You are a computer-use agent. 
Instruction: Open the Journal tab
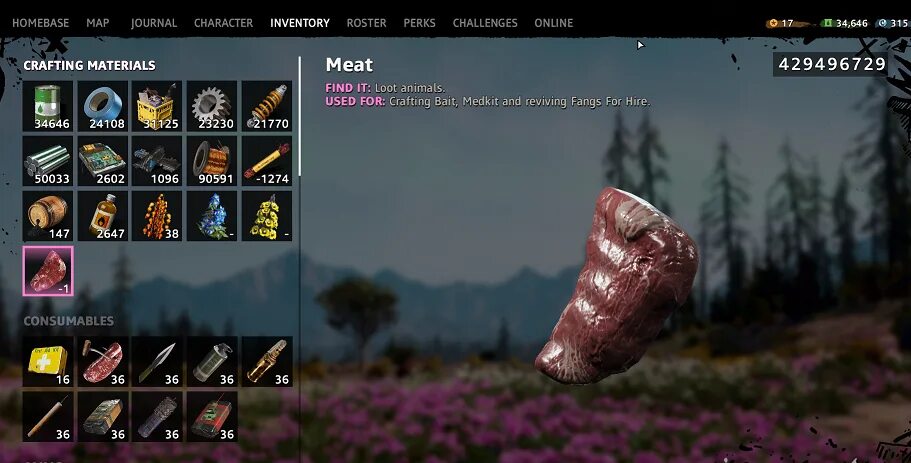pos(153,23)
